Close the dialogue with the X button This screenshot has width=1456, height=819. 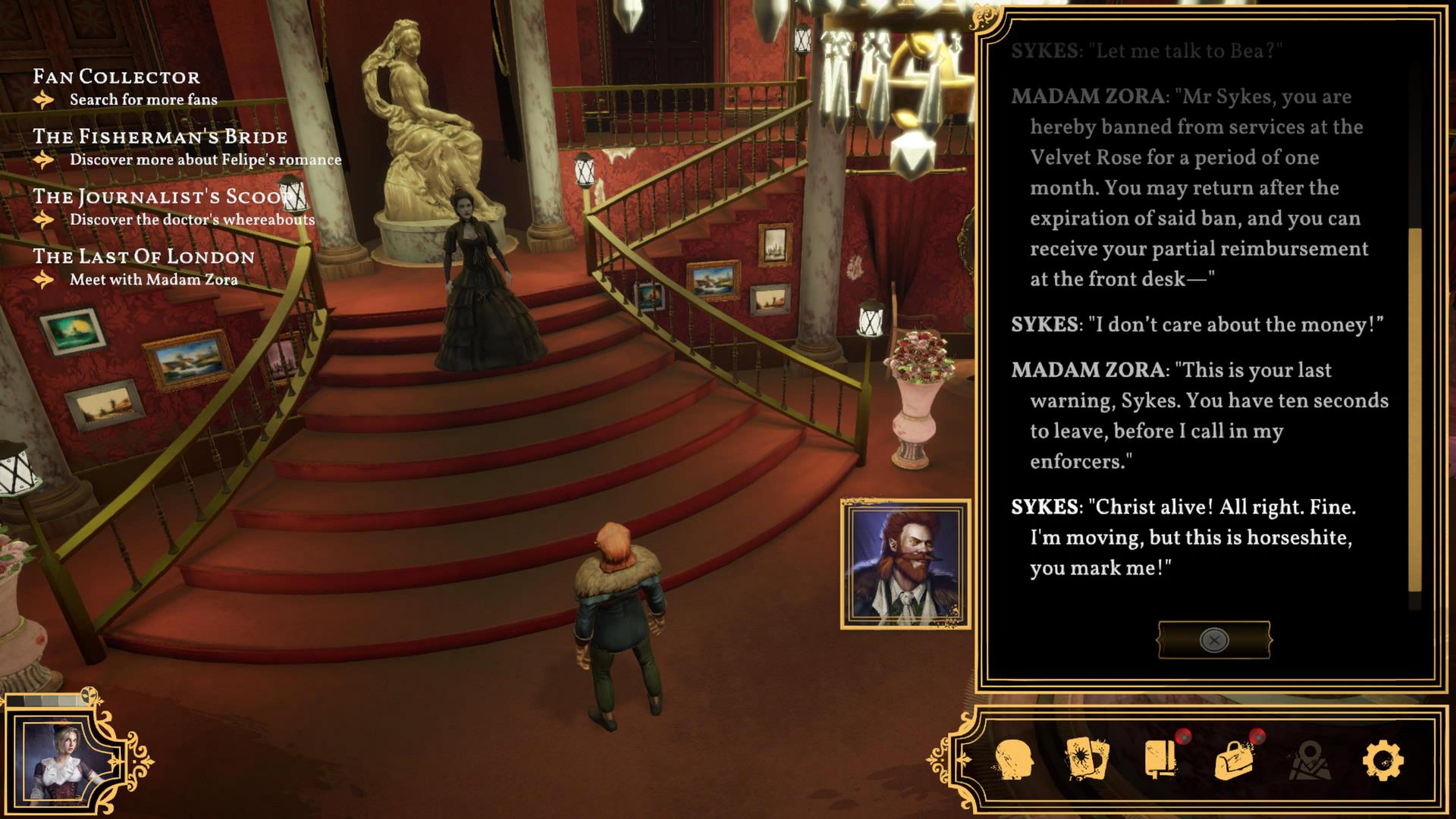click(x=1213, y=641)
